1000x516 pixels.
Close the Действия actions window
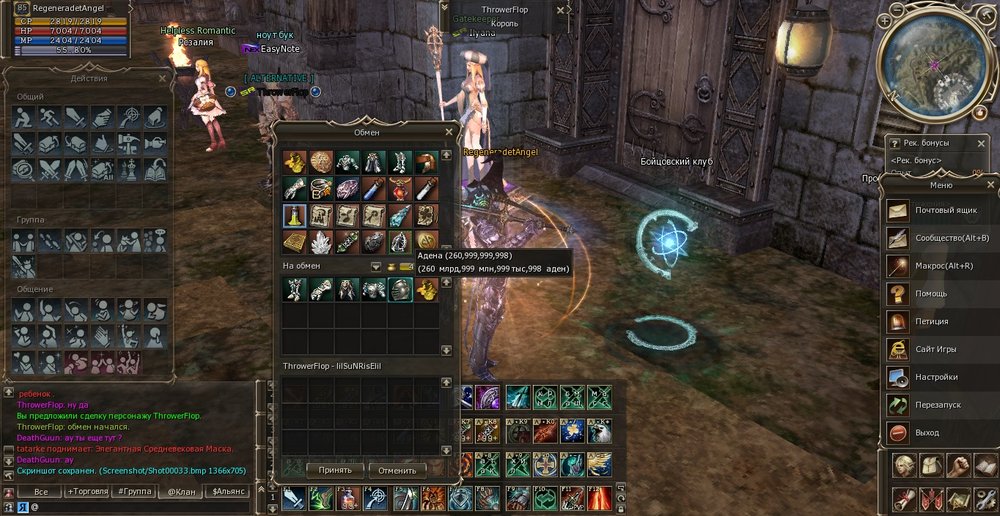(163, 78)
